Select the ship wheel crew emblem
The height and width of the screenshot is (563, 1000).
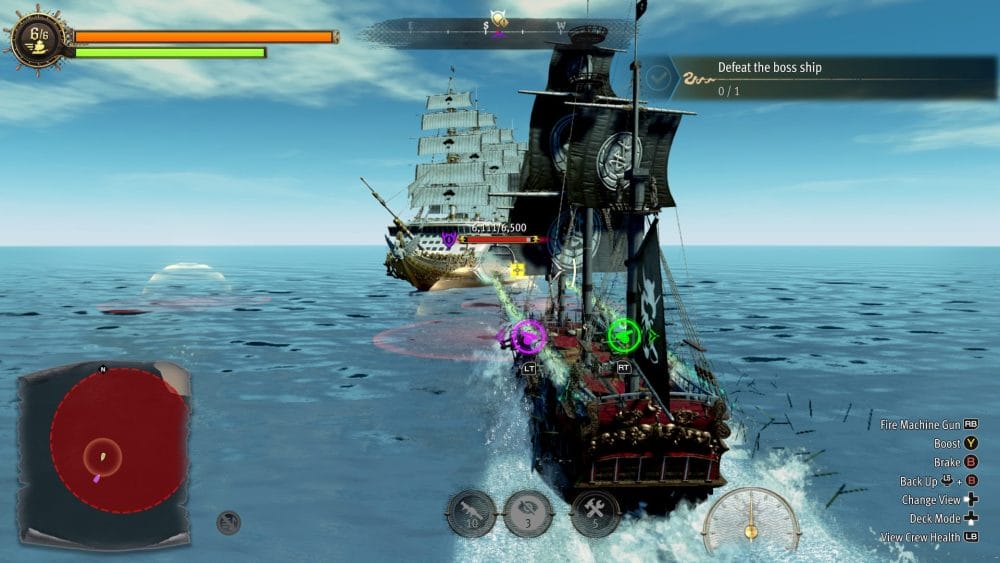(x=37, y=39)
